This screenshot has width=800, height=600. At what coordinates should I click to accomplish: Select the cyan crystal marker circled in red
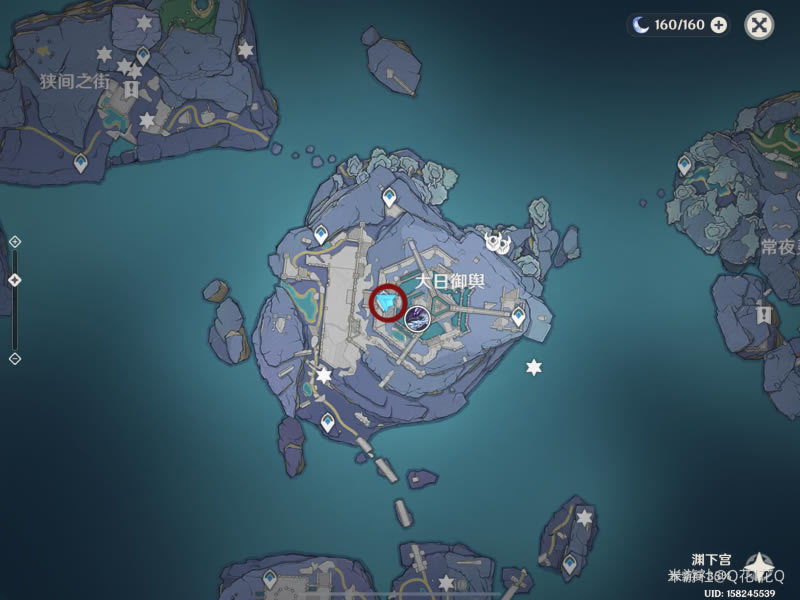tap(387, 303)
